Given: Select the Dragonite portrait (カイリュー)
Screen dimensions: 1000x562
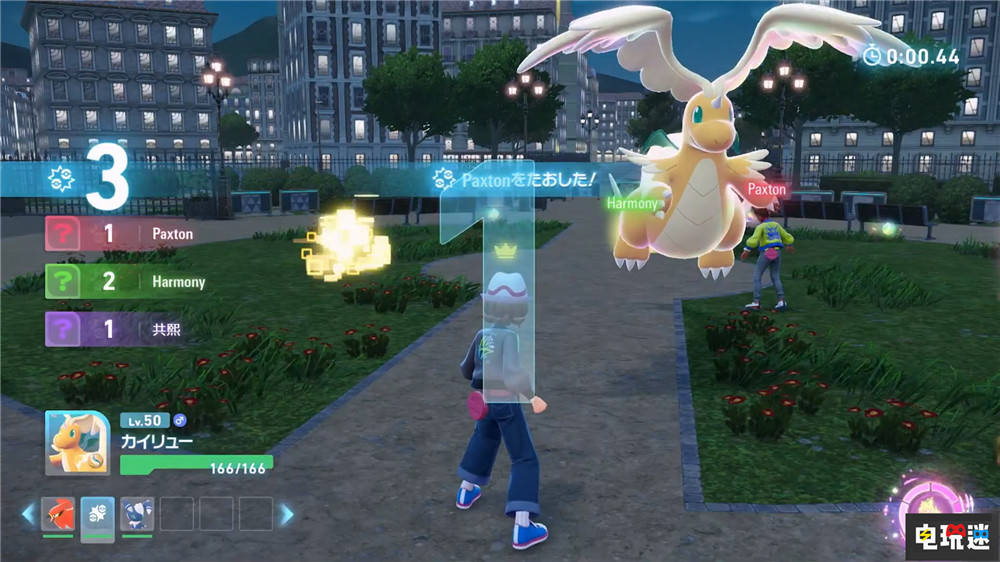Looking at the screenshot, I should [78, 443].
